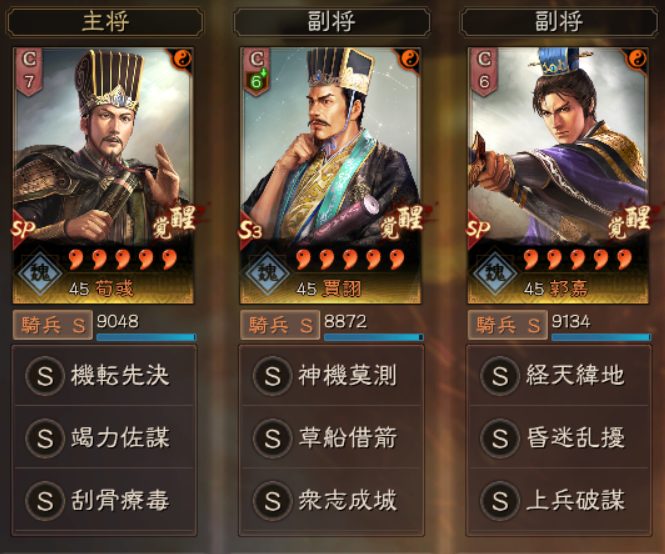This screenshot has height=554, width=665.
Task: Choose the 上兵破謀 skill entry
Action: [559, 498]
